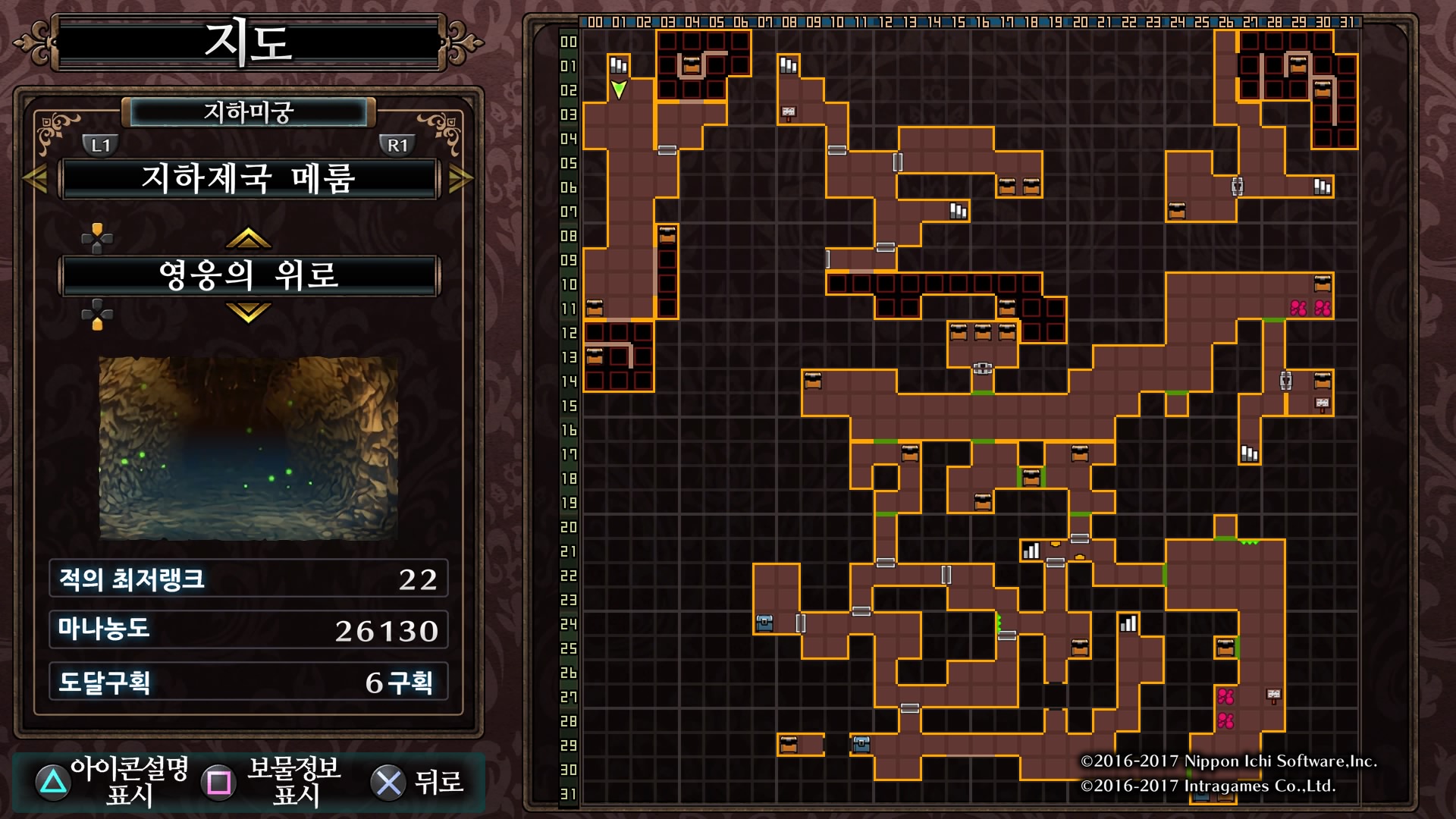Click the cave preview thumbnail
Screen dimensions: 1456x819
click(x=249, y=448)
